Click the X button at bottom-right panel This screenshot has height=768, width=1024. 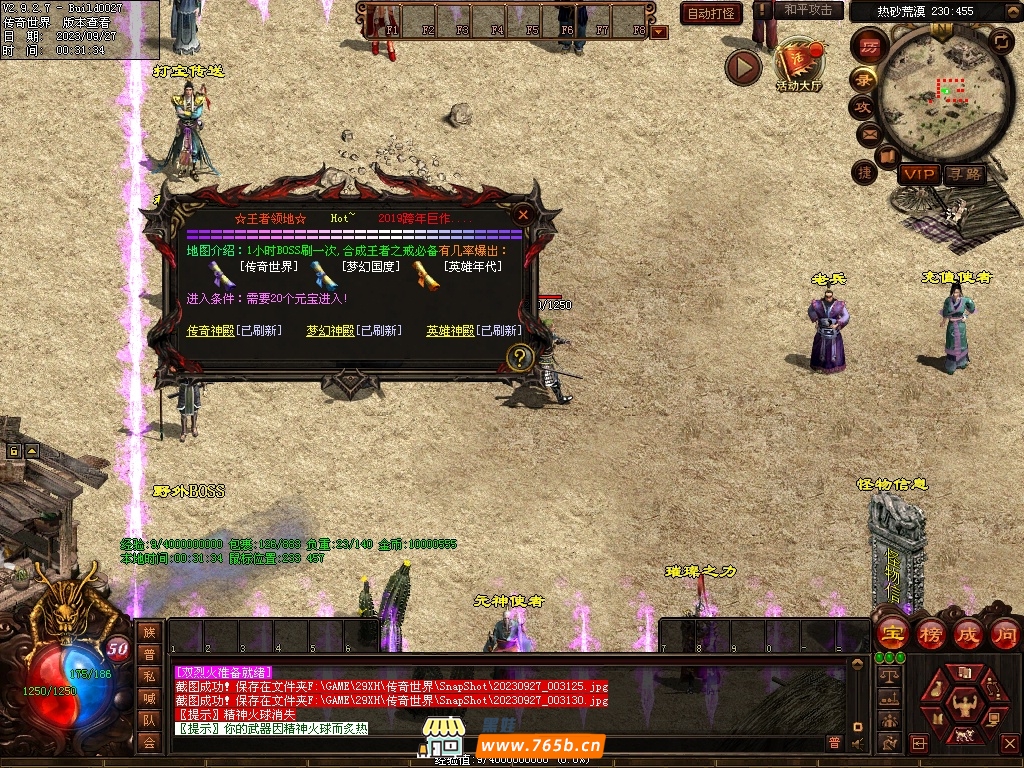(x=1008, y=743)
